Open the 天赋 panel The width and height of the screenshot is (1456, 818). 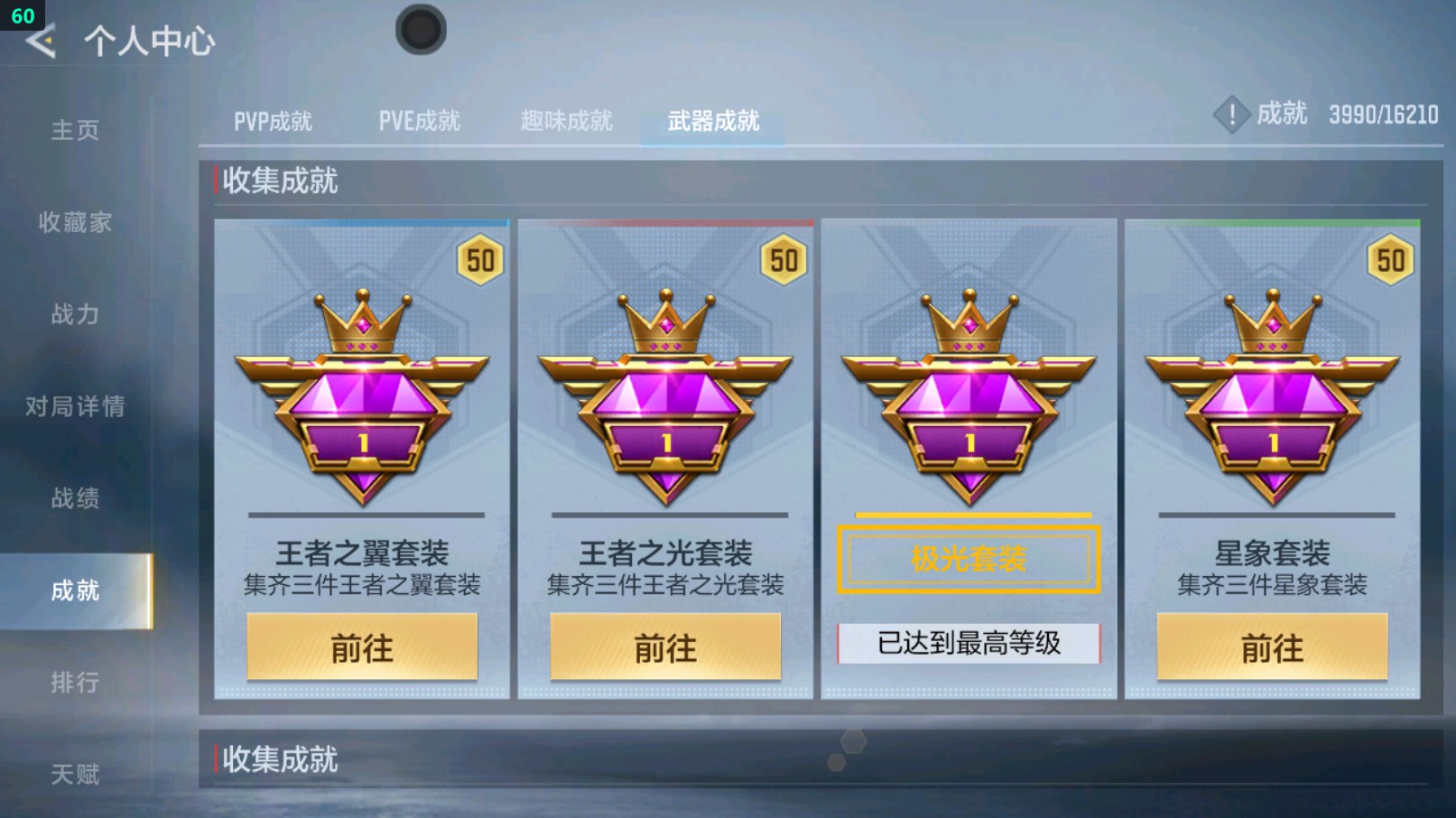pos(75,774)
